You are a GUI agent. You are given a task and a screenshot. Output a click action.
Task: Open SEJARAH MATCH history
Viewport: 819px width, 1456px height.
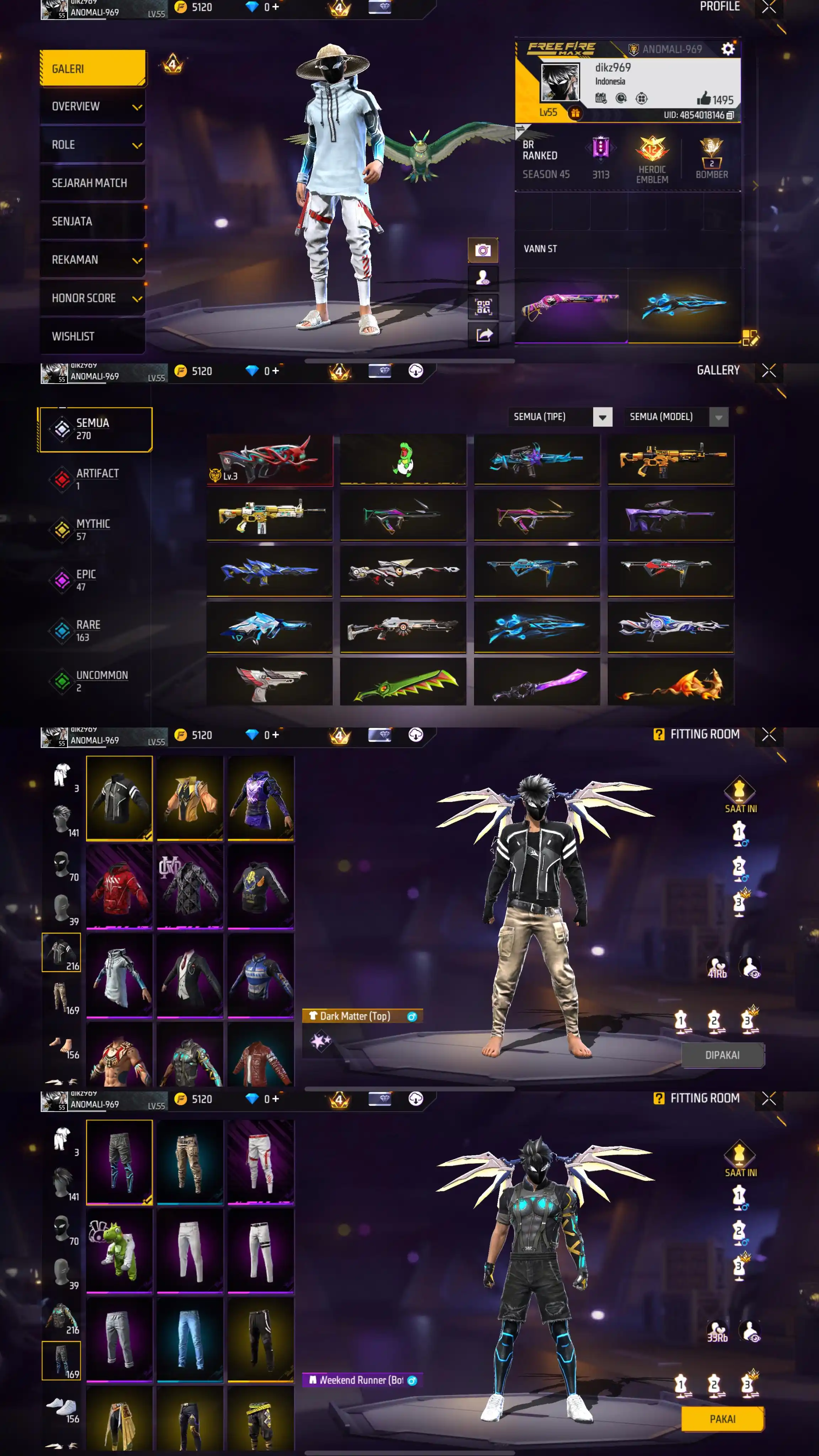(93, 183)
